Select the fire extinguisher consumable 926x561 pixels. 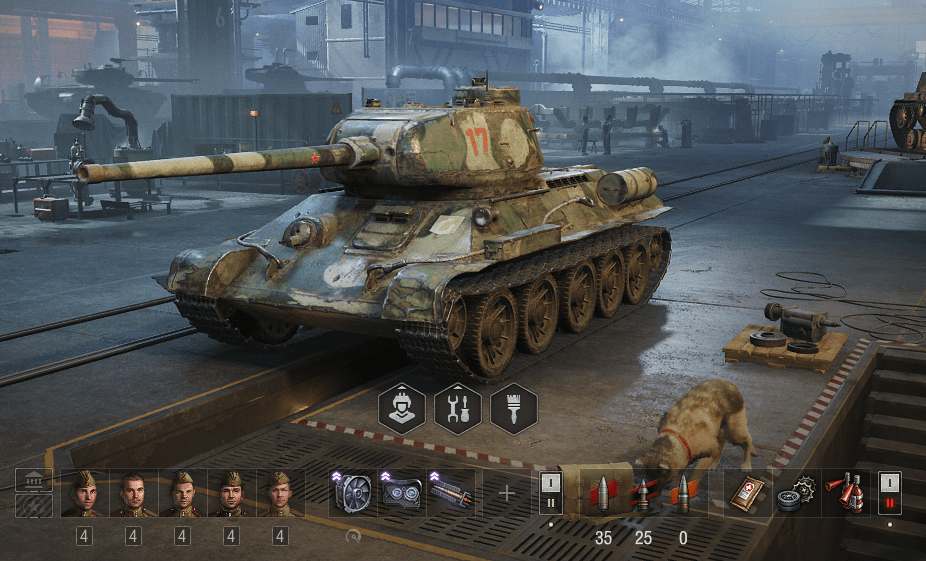tap(846, 493)
